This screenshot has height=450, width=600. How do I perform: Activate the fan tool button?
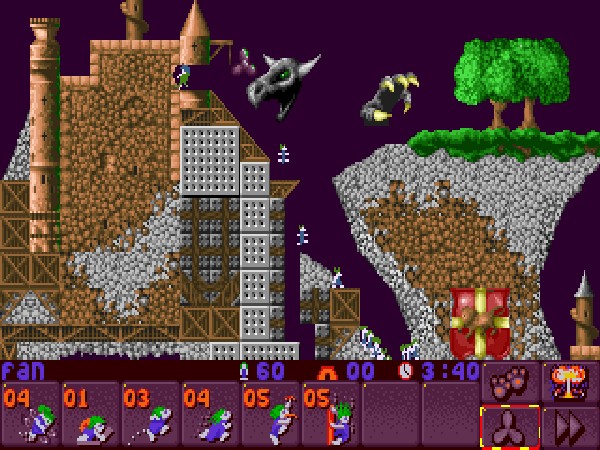pos(510,426)
